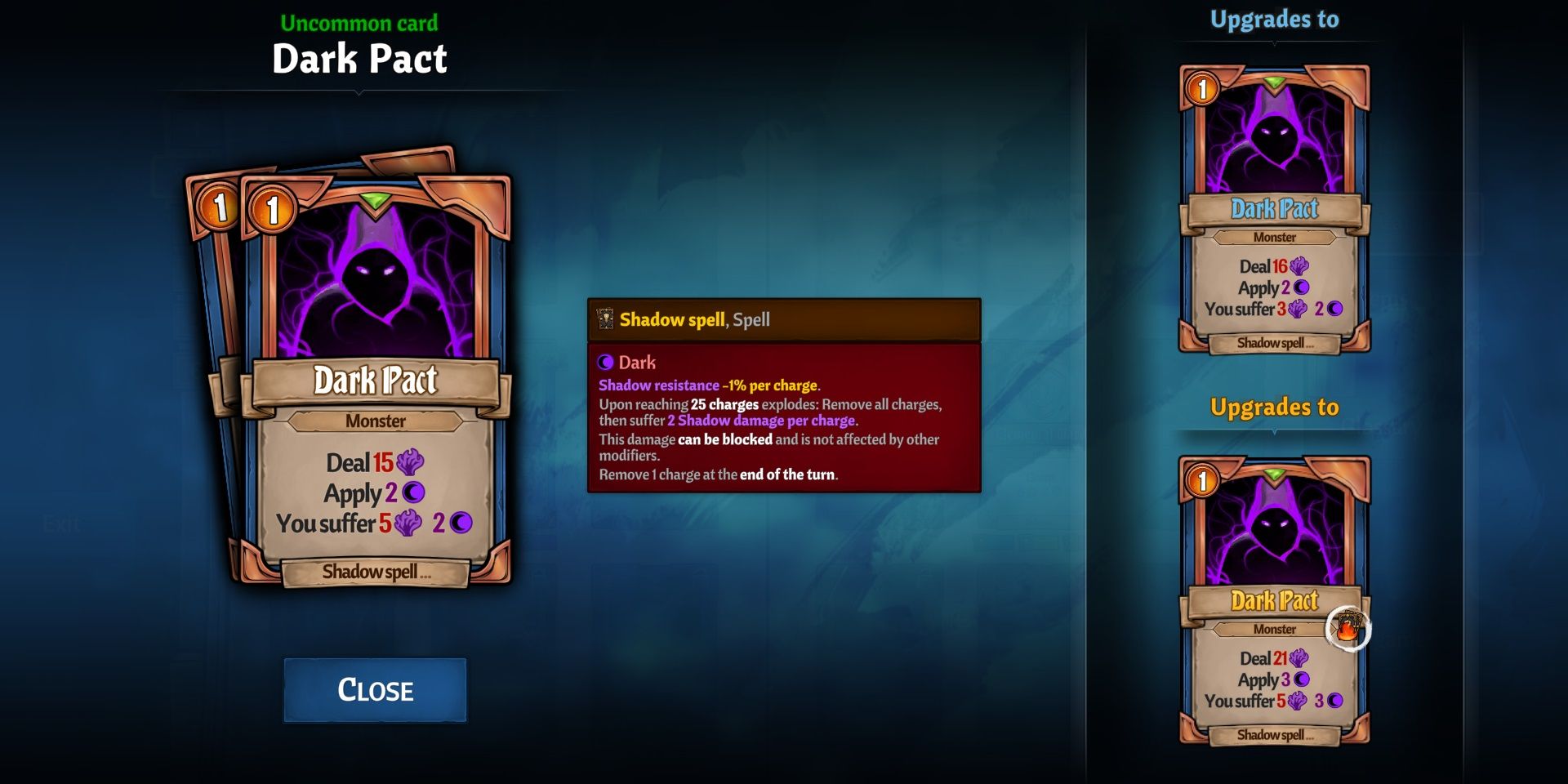1568x784 pixels.
Task: Click the Dark Pact title banner
Action: pos(376,381)
